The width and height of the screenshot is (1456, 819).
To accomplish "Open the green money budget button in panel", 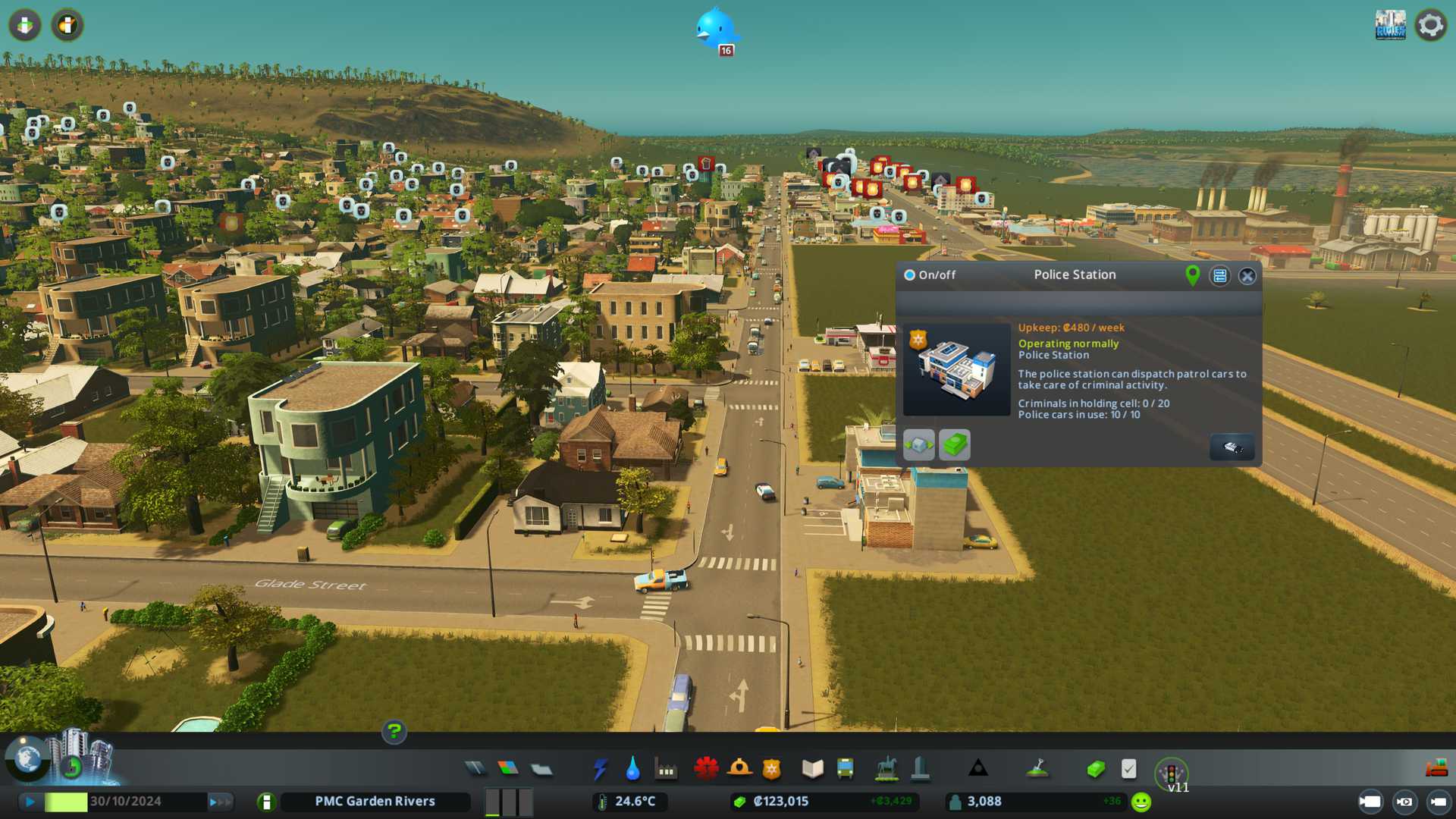I will pos(955,445).
